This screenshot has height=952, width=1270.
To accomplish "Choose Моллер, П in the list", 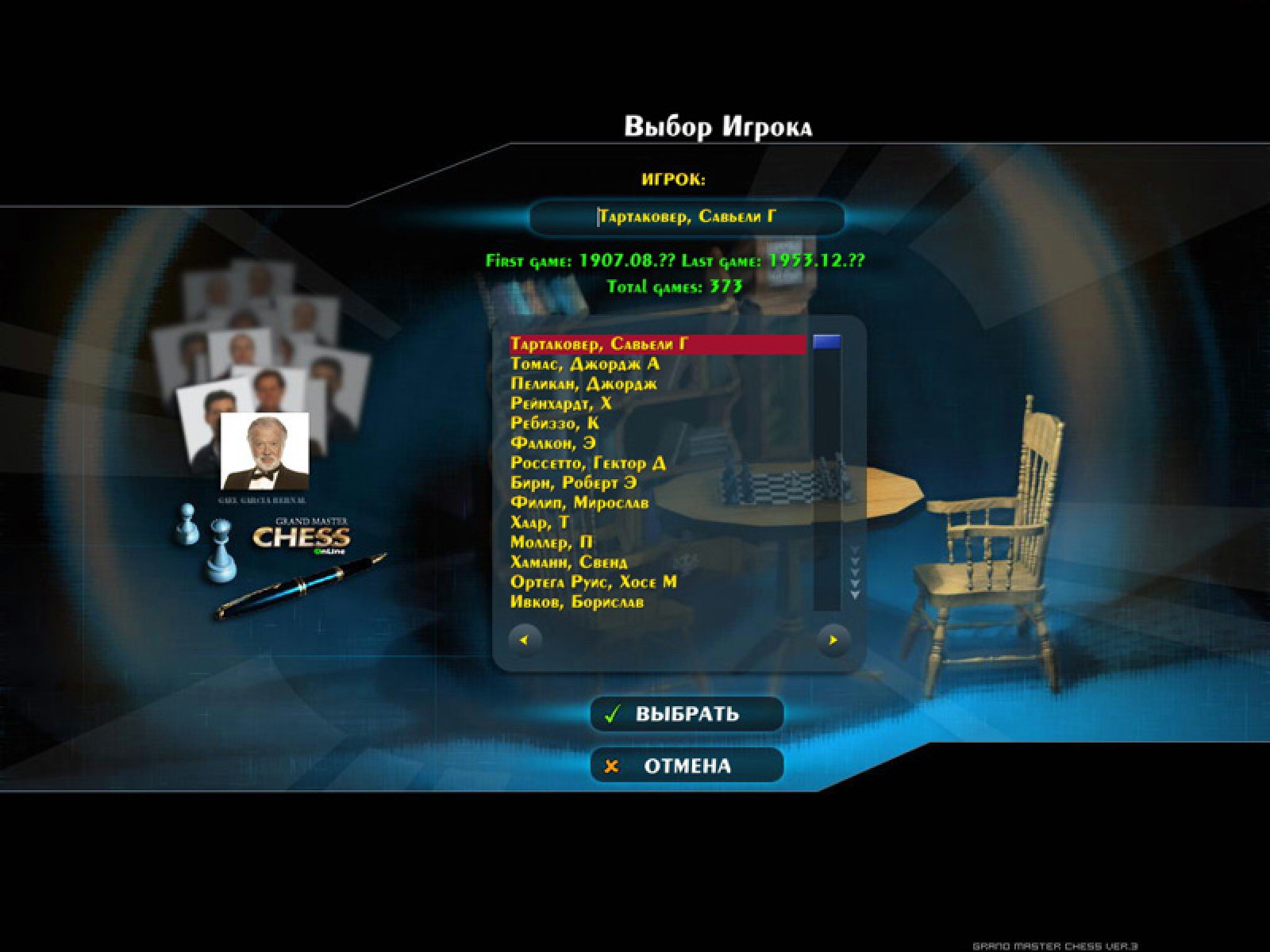I will pyautogui.click(x=552, y=543).
